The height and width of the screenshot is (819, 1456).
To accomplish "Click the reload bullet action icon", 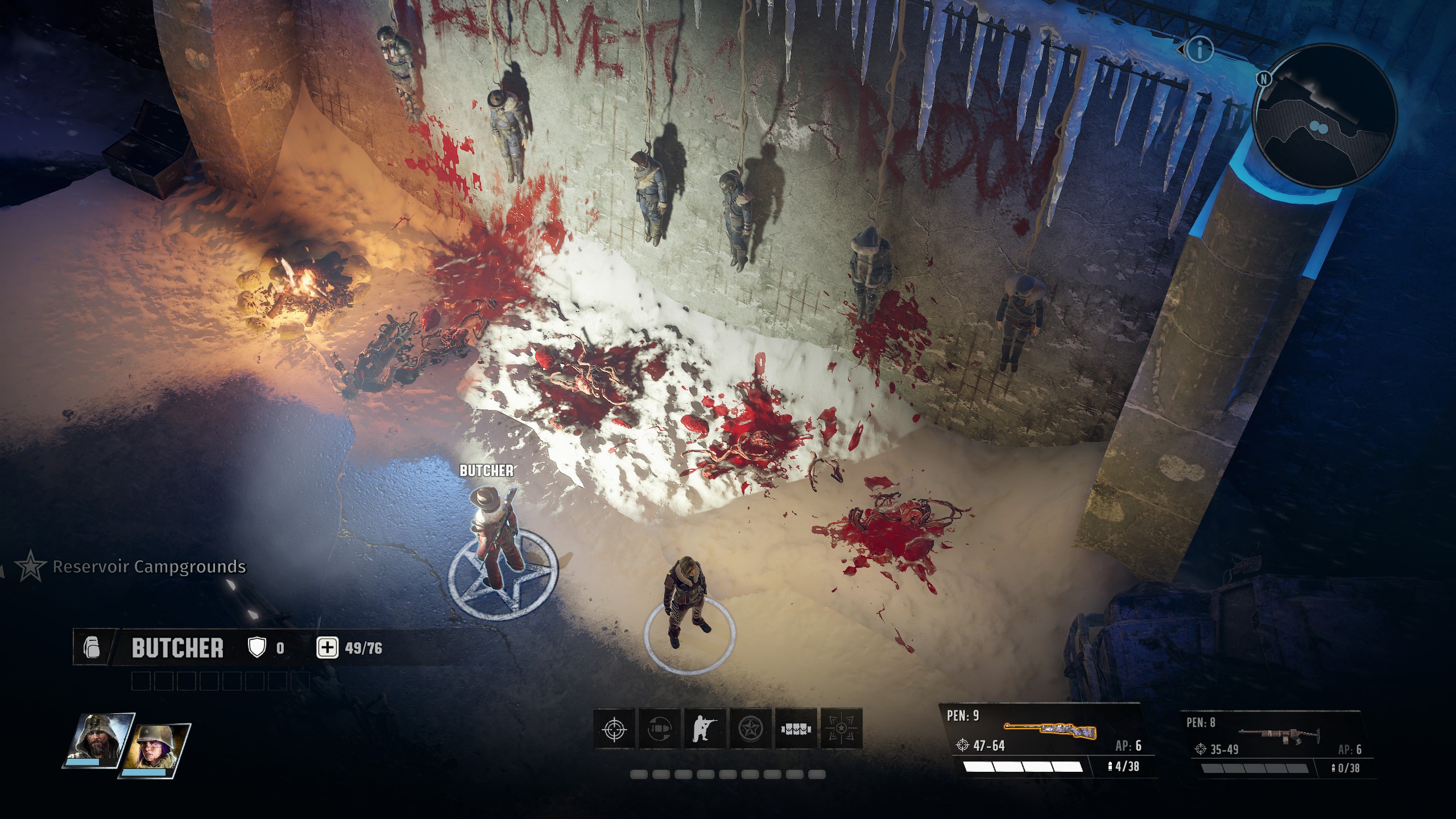I will tap(660, 729).
